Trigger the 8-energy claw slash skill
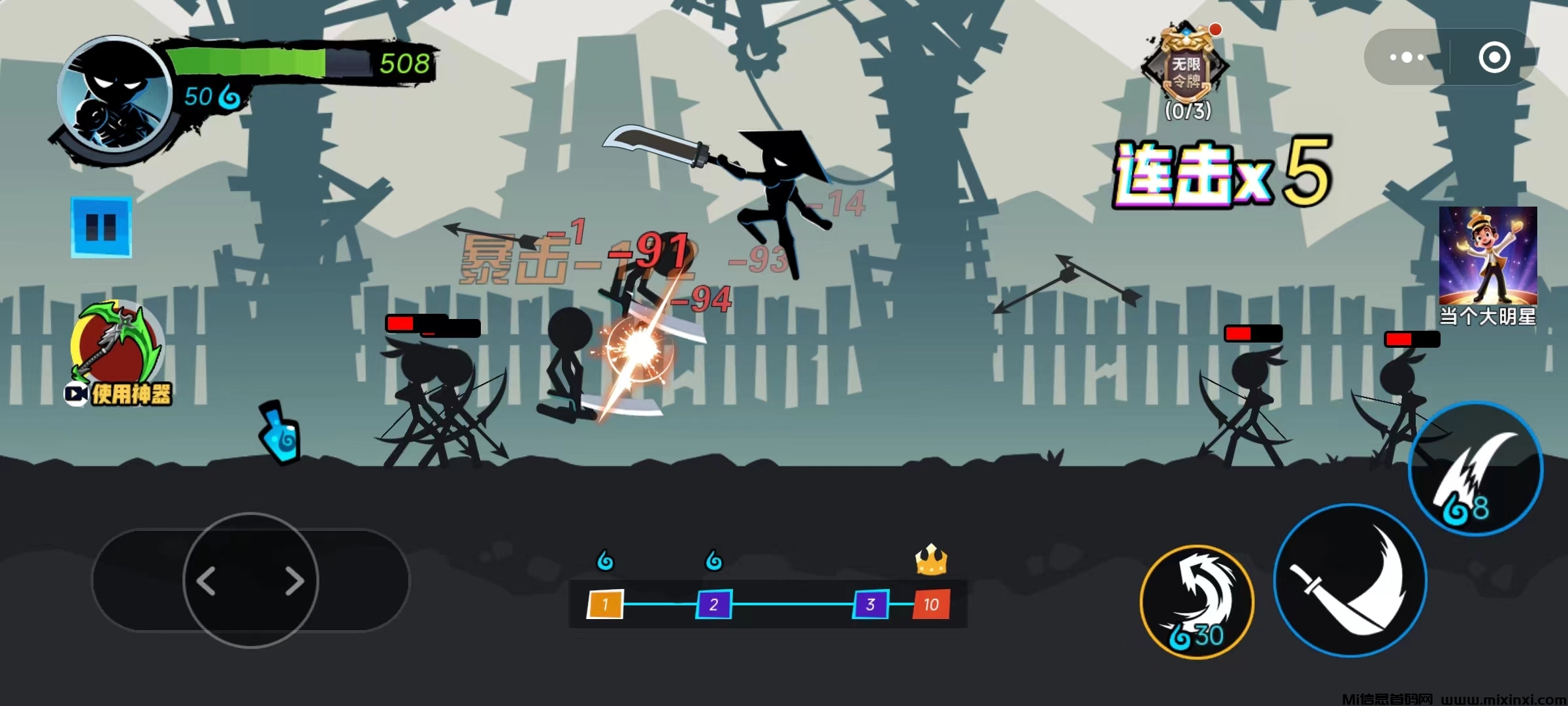The height and width of the screenshot is (706, 1568). tap(1477, 469)
